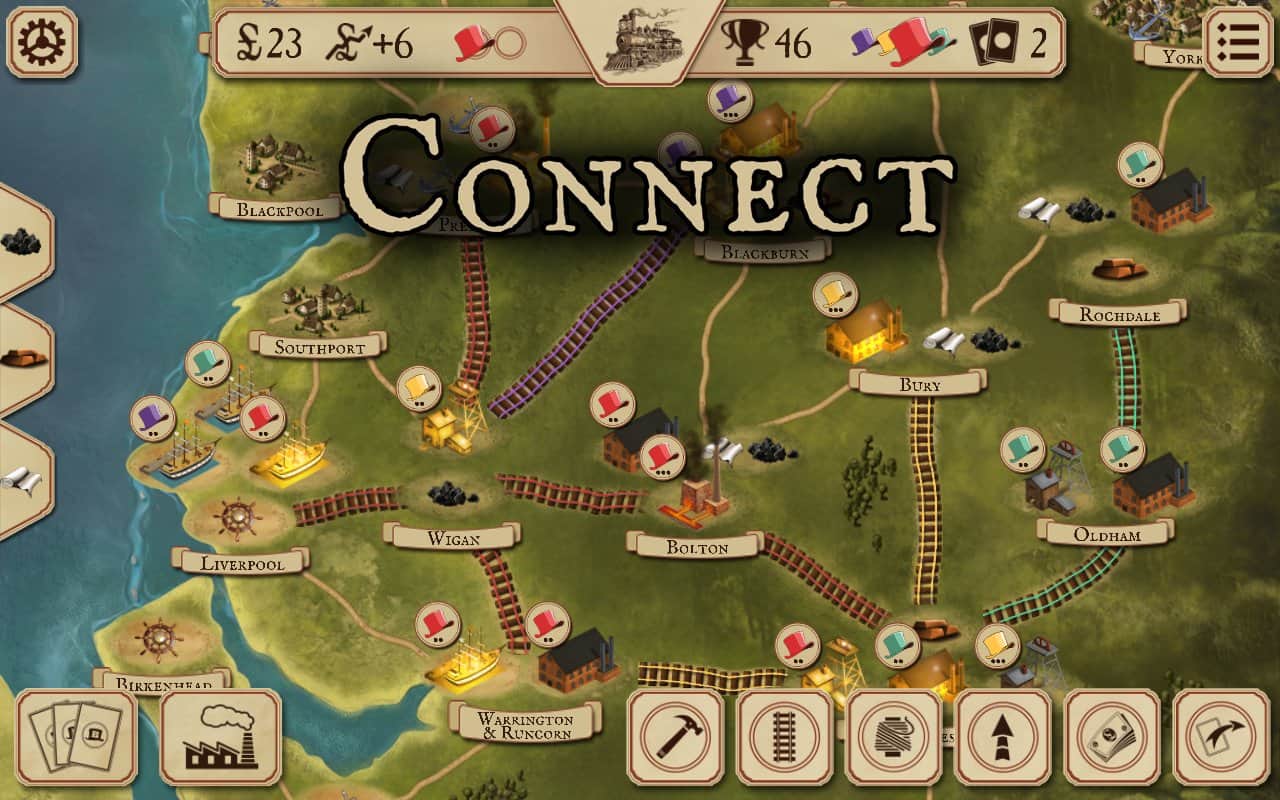1280x800 pixels.
Task: Select the Liverpool city tile
Action: 242,562
